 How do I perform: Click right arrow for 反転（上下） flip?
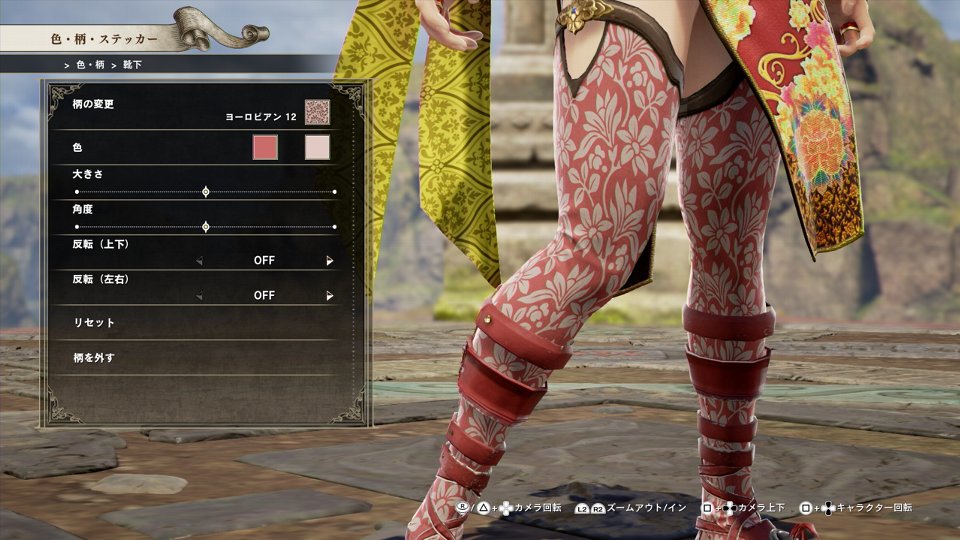pyautogui.click(x=329, y=261)
